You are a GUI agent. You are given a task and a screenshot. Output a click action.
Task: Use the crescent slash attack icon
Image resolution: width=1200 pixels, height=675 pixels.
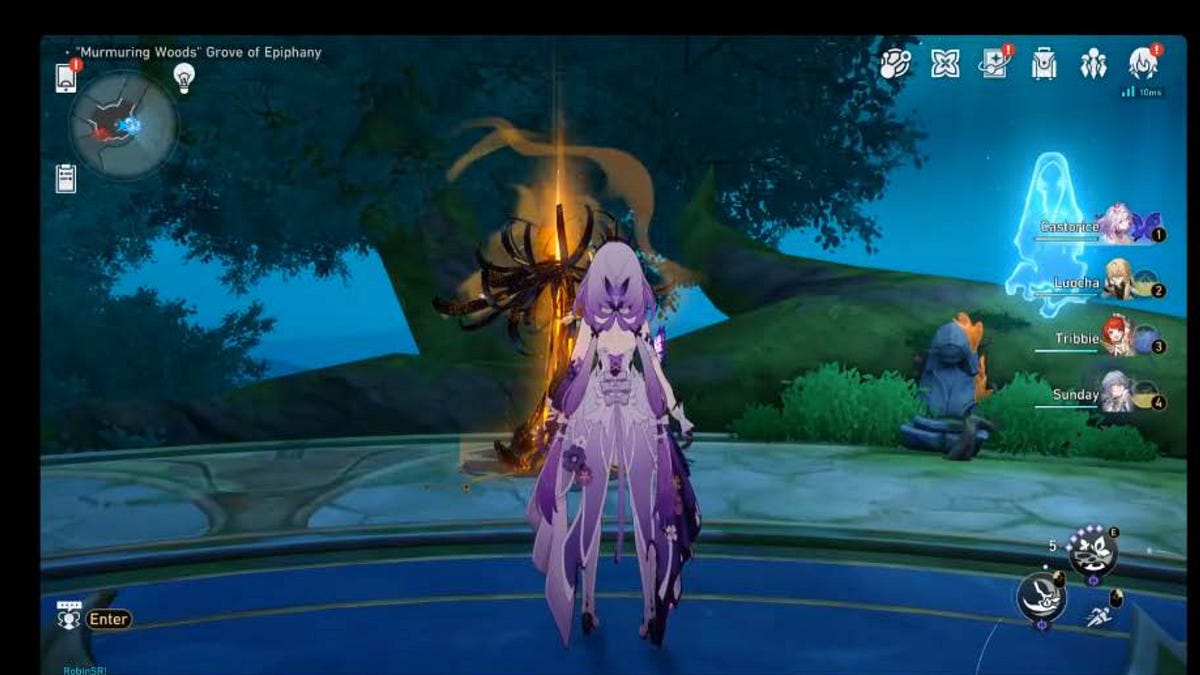coord(1041,600)
